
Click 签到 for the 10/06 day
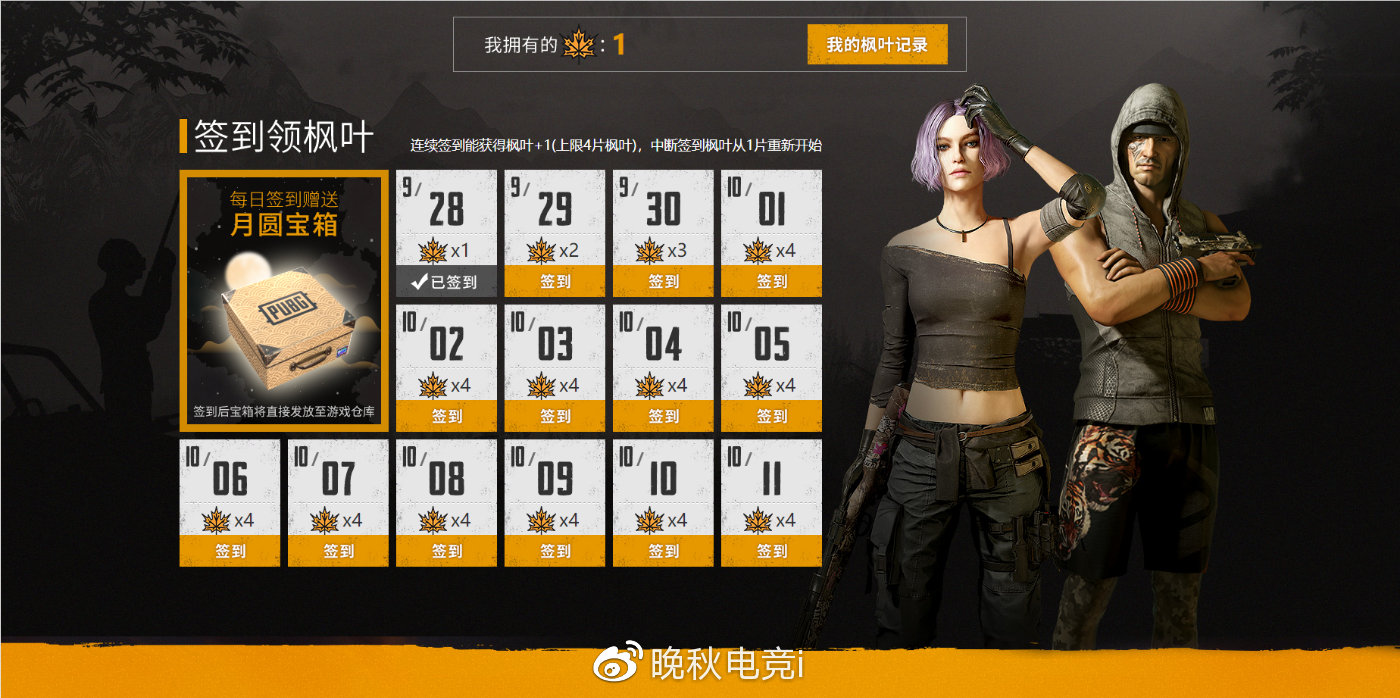point(230,551)
